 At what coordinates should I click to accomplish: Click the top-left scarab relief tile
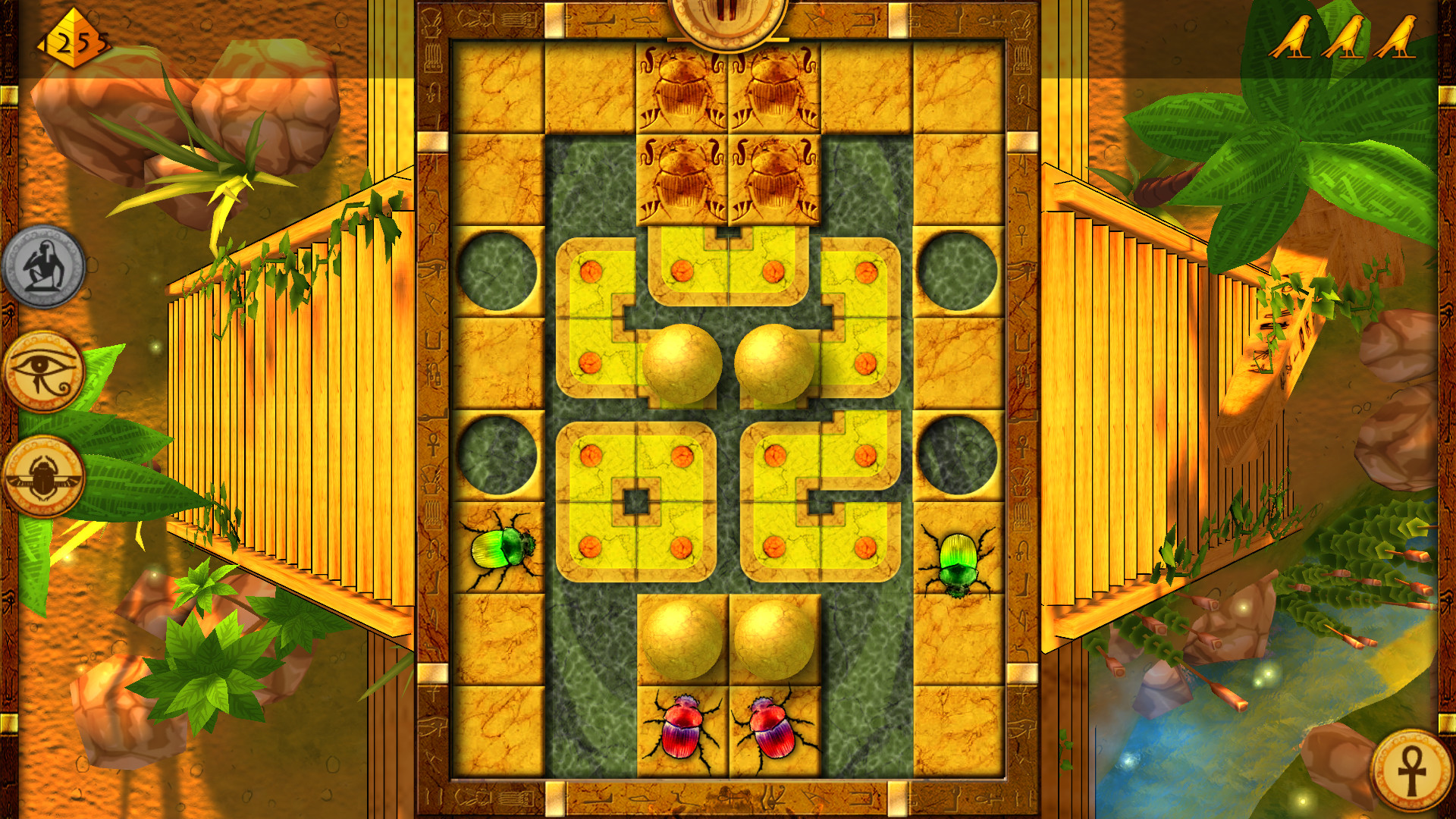(682, 87)
